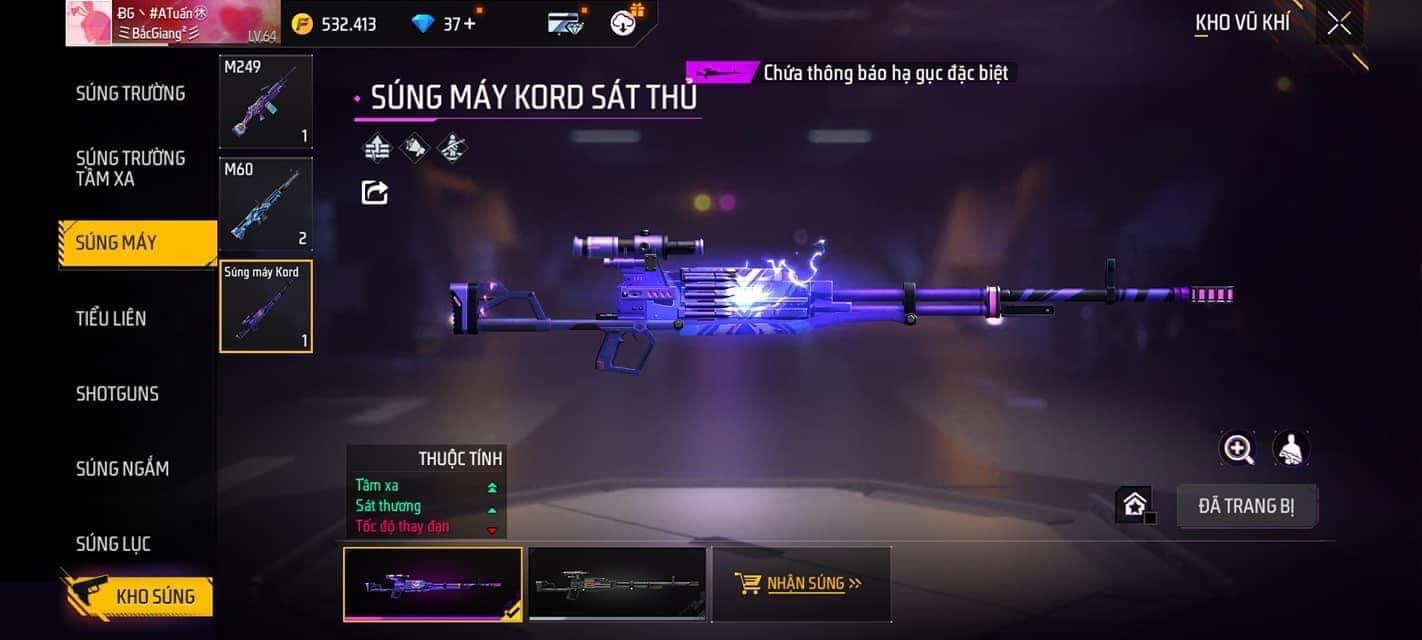The image size is (1422, 640).
Task: Tap the player profile banner
Action: pos(173,23)
